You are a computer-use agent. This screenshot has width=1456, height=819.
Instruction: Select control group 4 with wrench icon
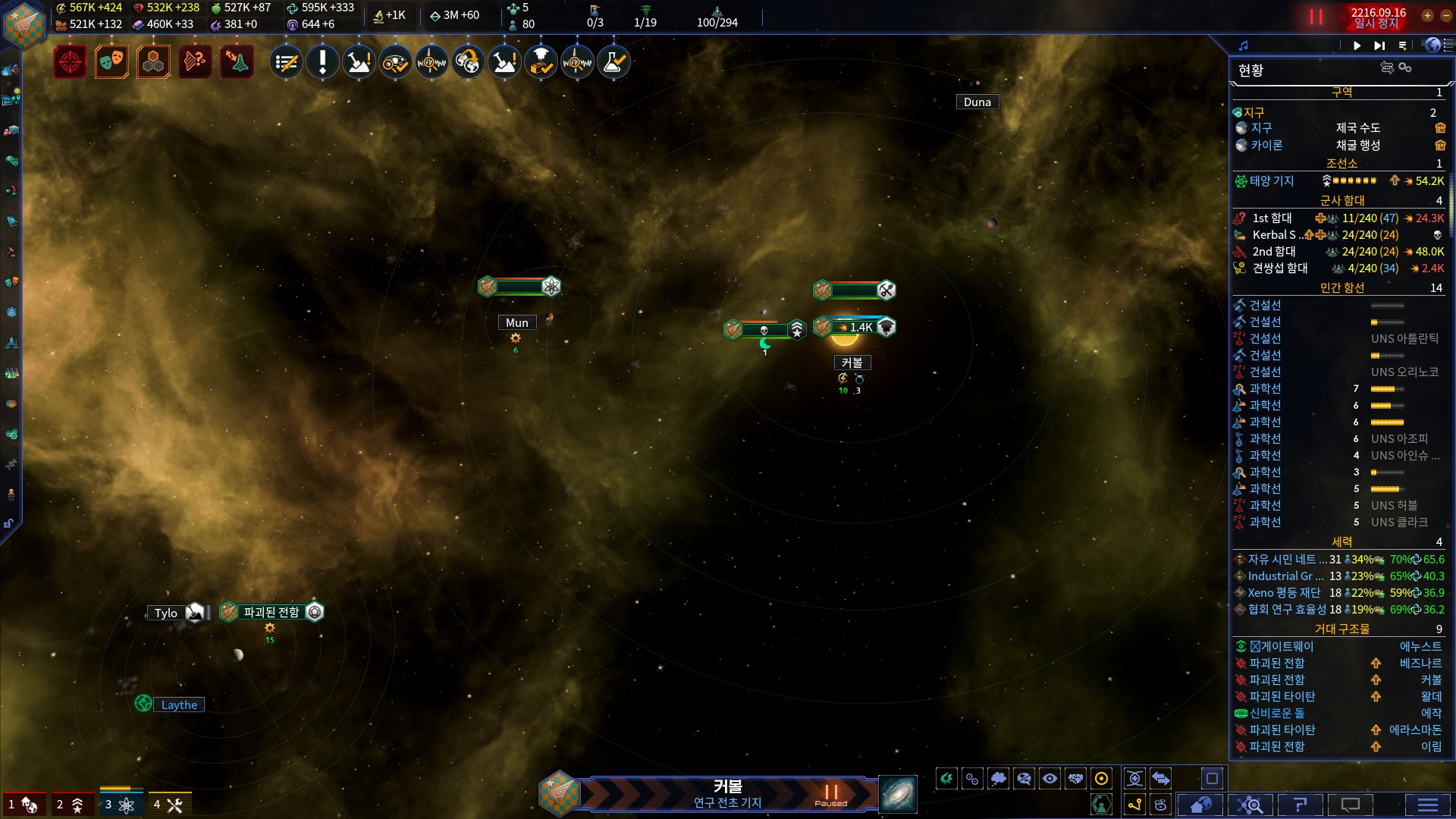pos(168,805)
